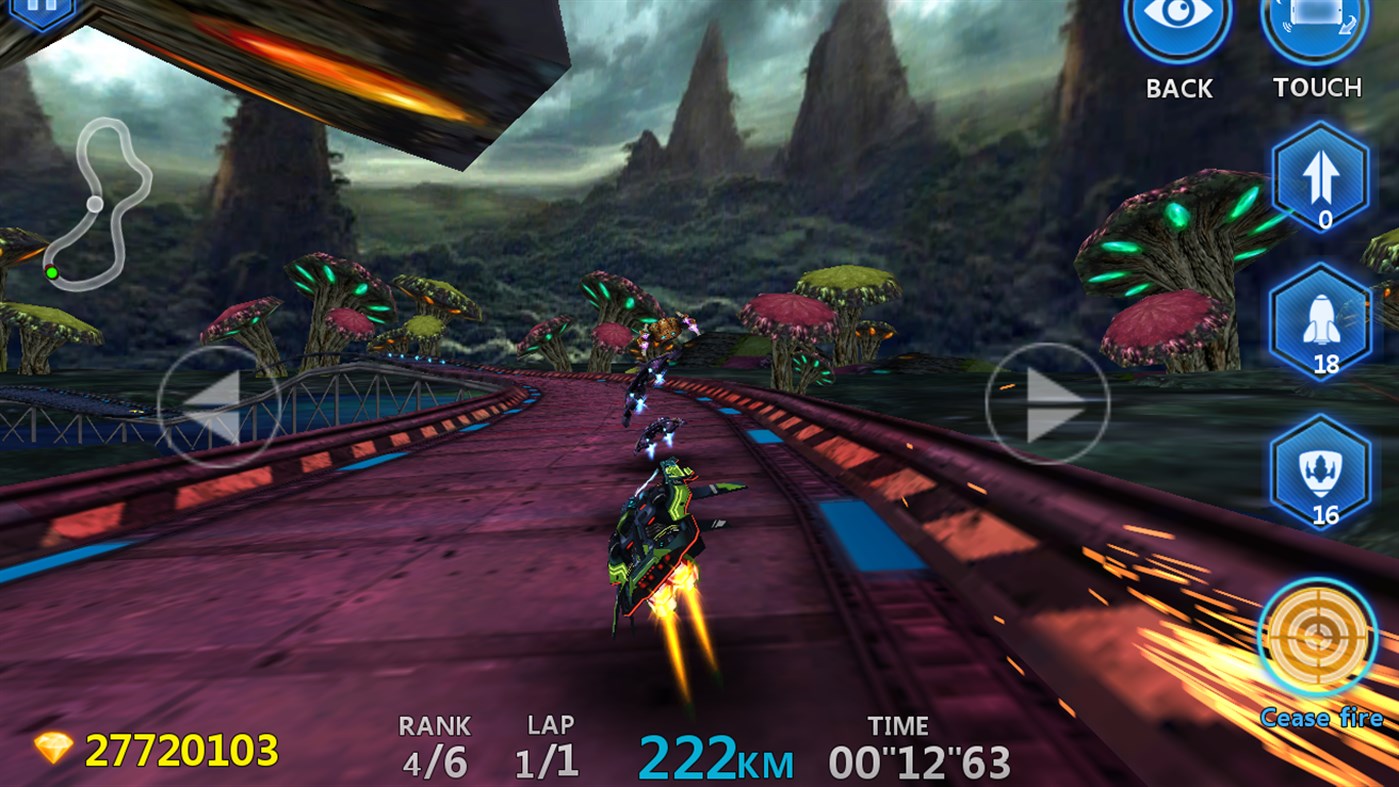Switch to TOUCH control mode

(1316, 88)
